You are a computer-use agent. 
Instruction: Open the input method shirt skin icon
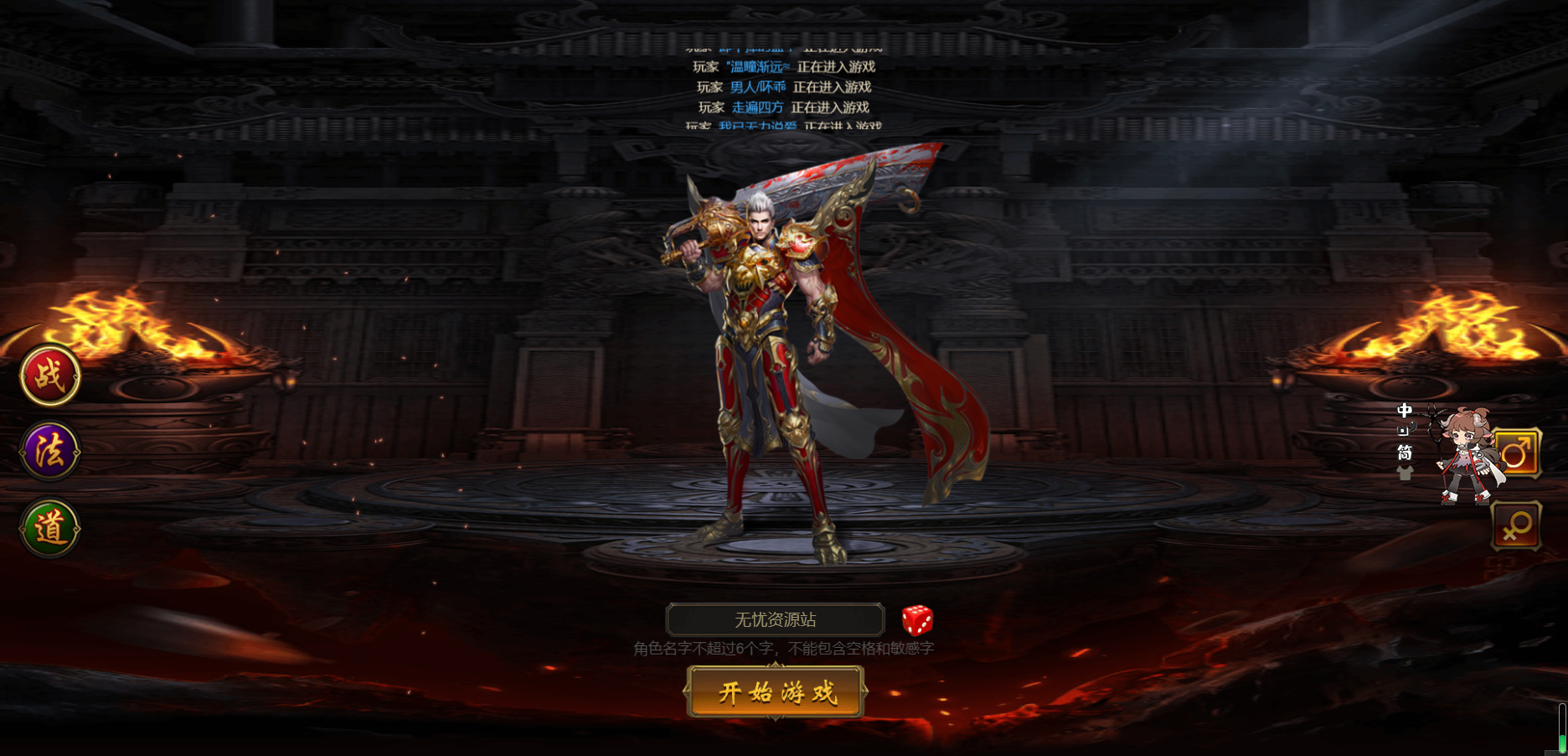point(1405,474)
